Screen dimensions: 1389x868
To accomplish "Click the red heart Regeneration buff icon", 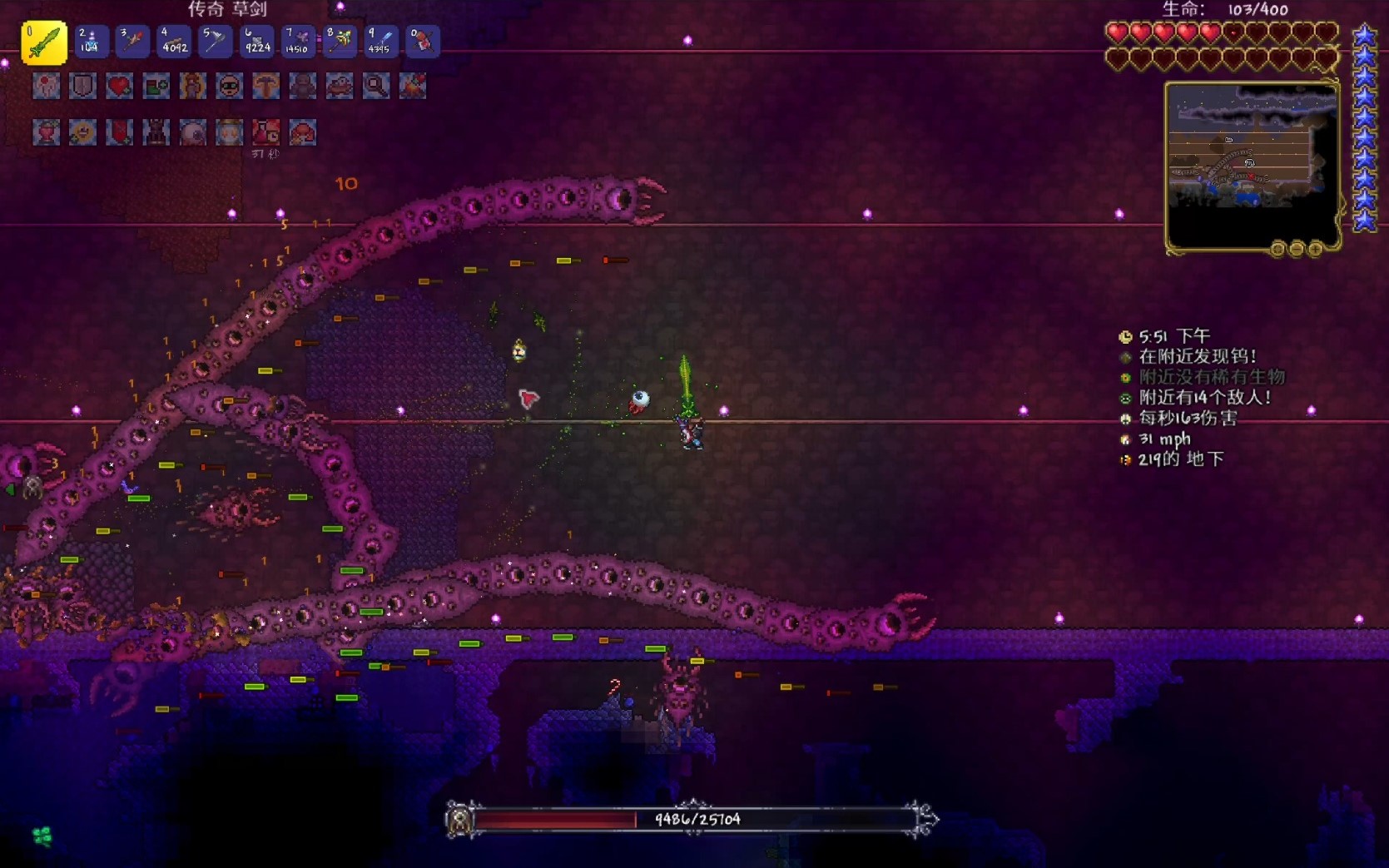I will [x=119, y=86].
